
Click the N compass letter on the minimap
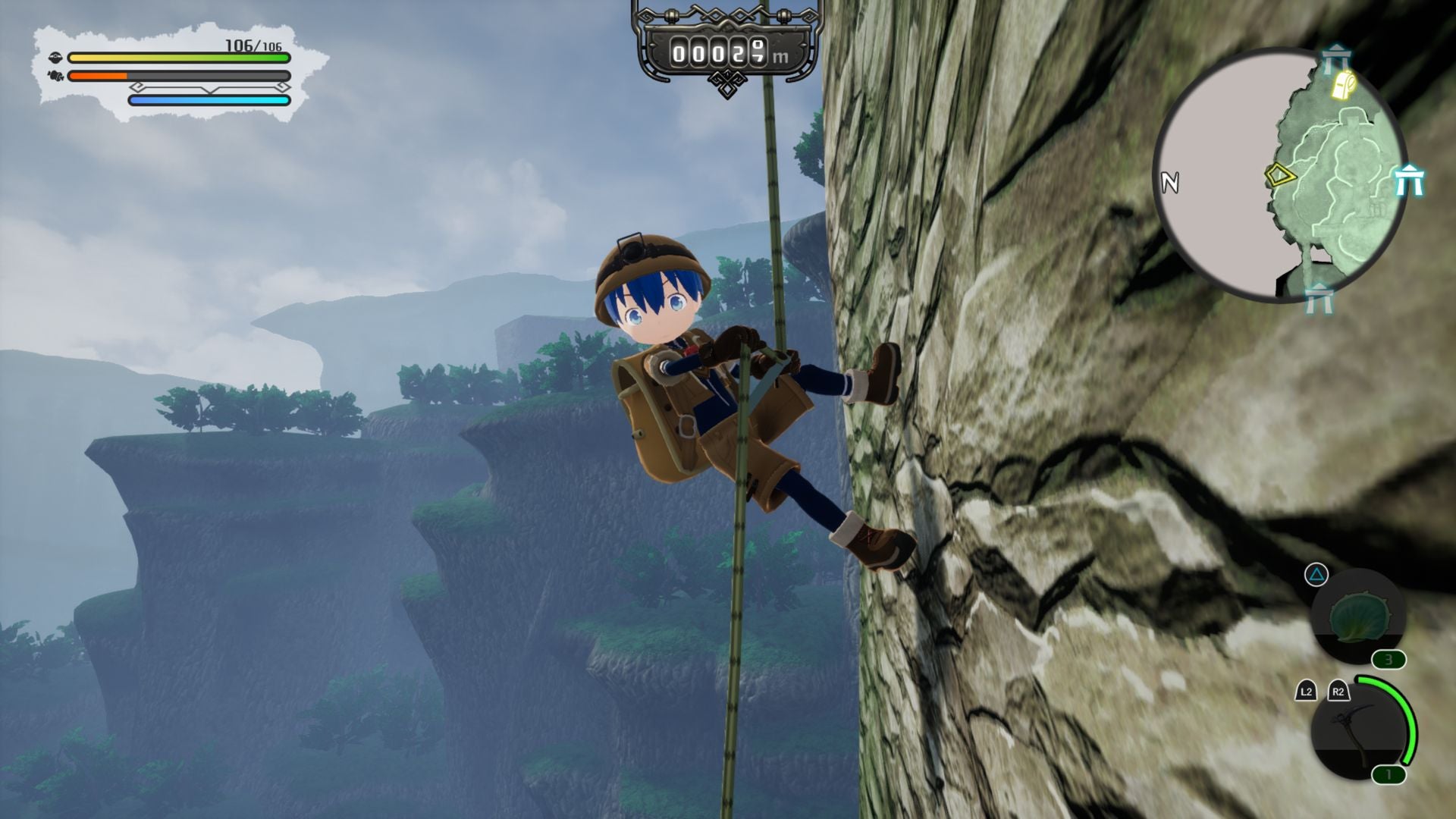point(1170,182)
